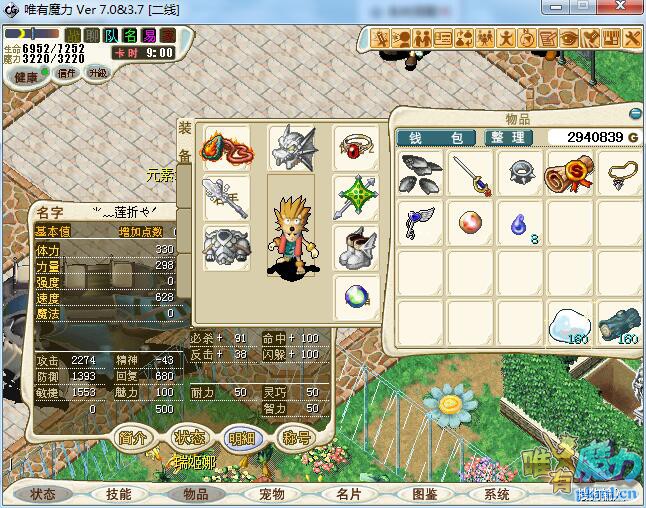Open the 系统 system menu

tap(497, 494)
